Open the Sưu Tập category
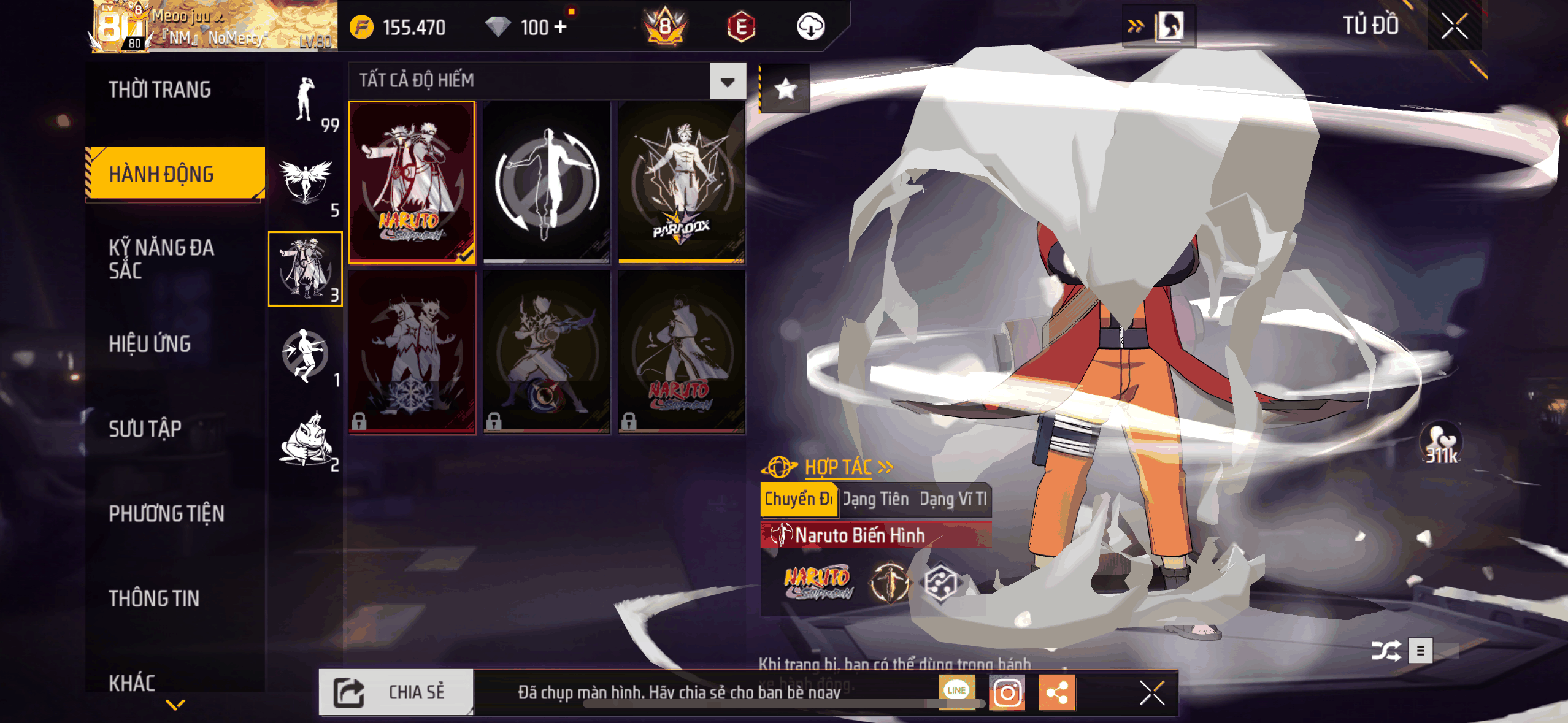1568x723 pixels. point(145,429)
